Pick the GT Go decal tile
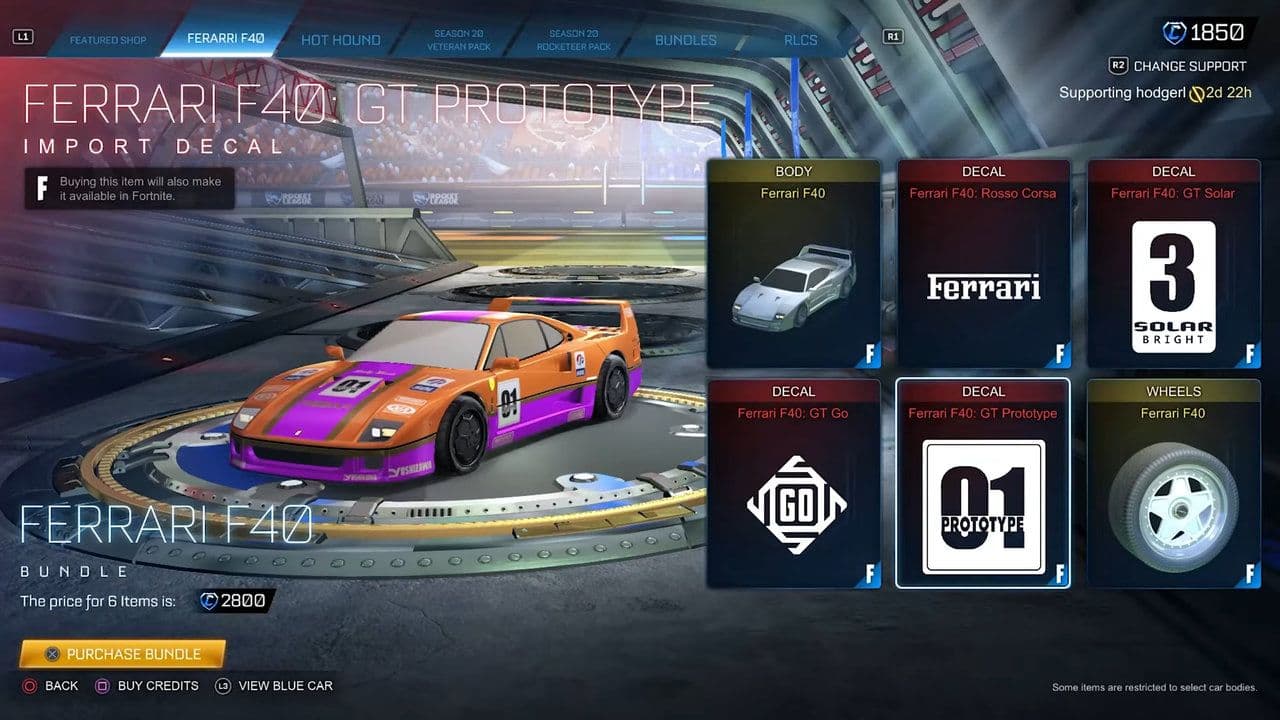The height and width of the screenshot is (720, 1280). (x=793, y=483)
